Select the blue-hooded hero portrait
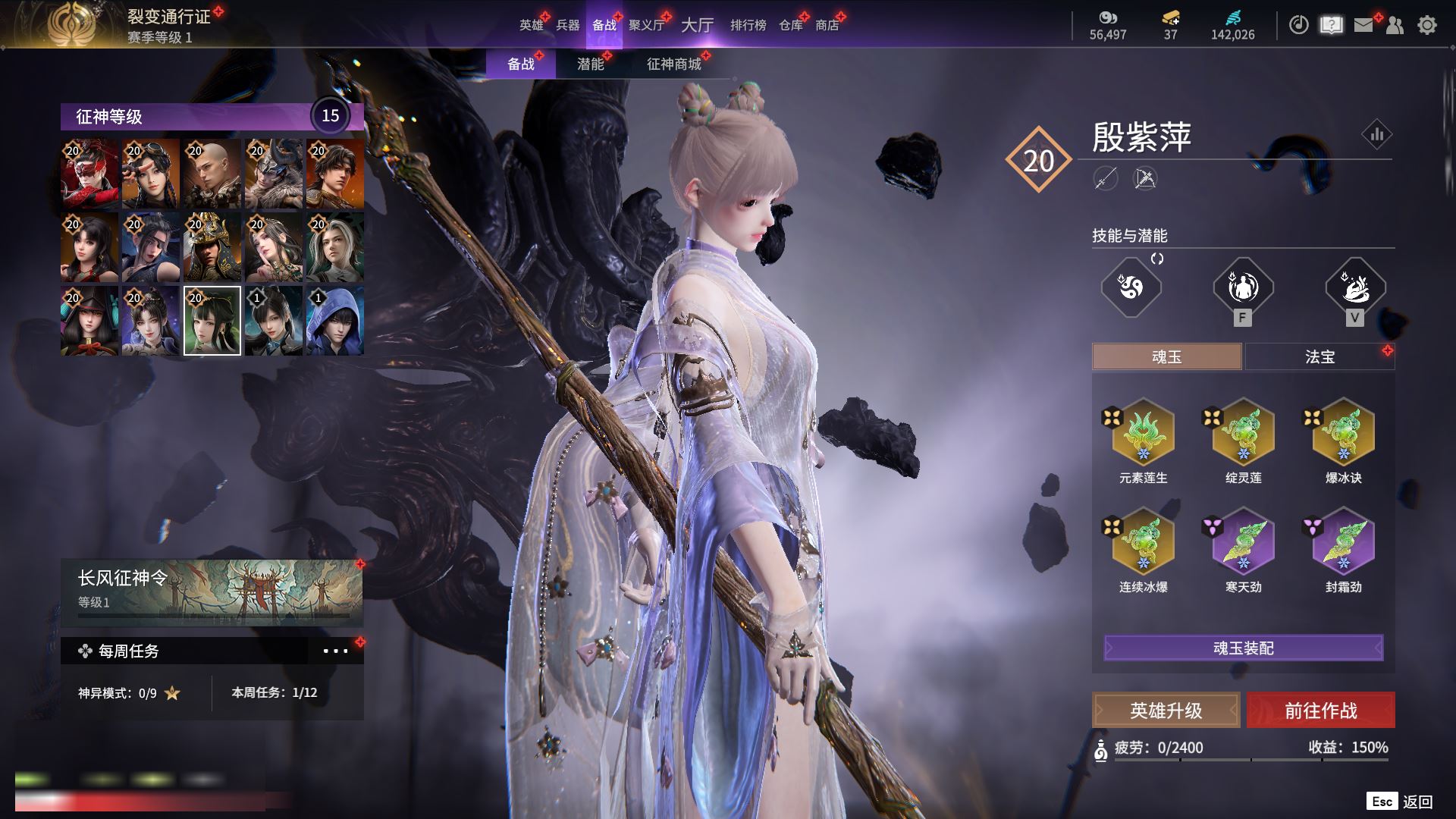 pos(334,321)
